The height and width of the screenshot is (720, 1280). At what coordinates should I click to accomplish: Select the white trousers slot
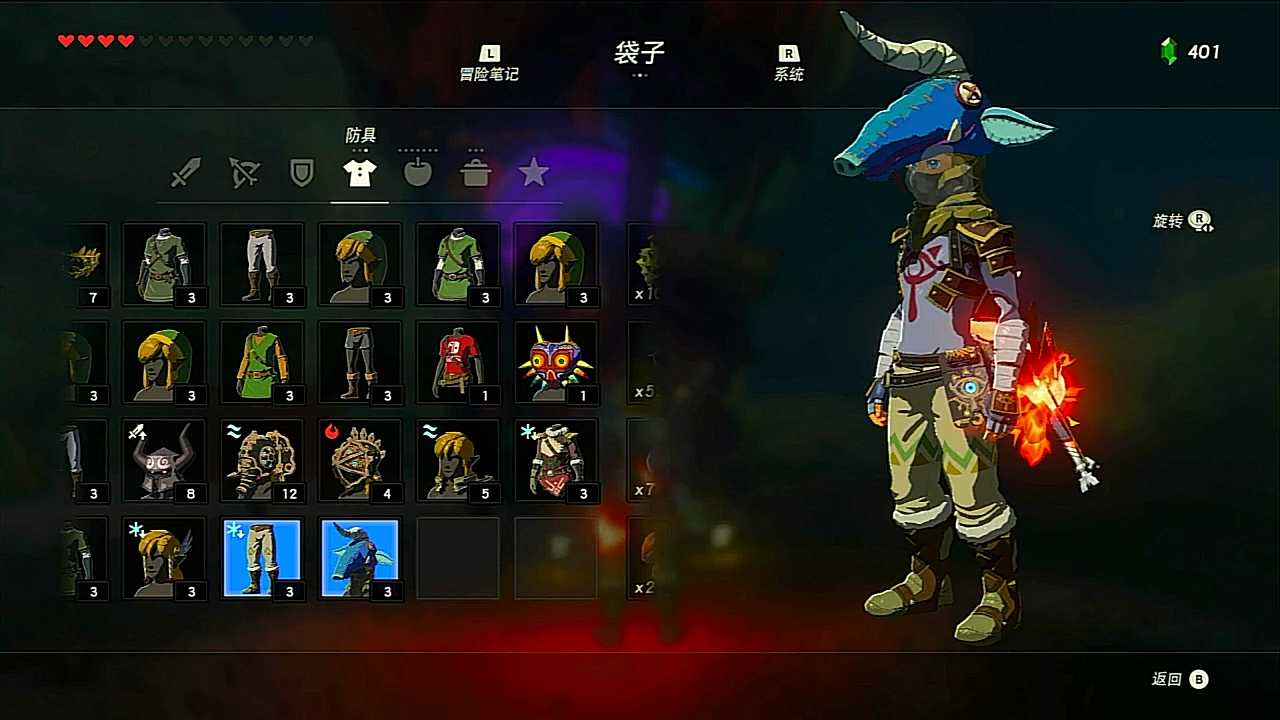click(x=262, y=264)
